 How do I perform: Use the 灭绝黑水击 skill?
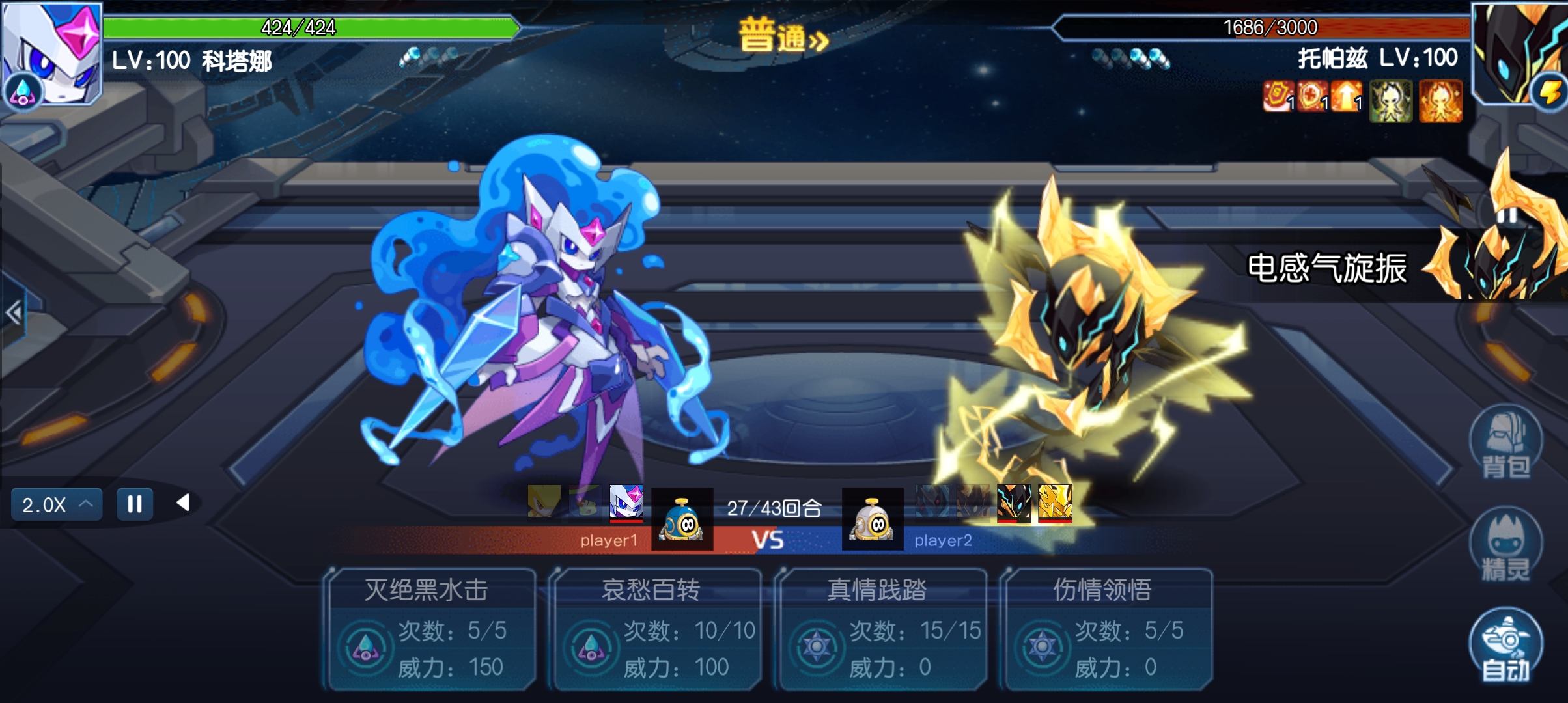click(431, 629)
